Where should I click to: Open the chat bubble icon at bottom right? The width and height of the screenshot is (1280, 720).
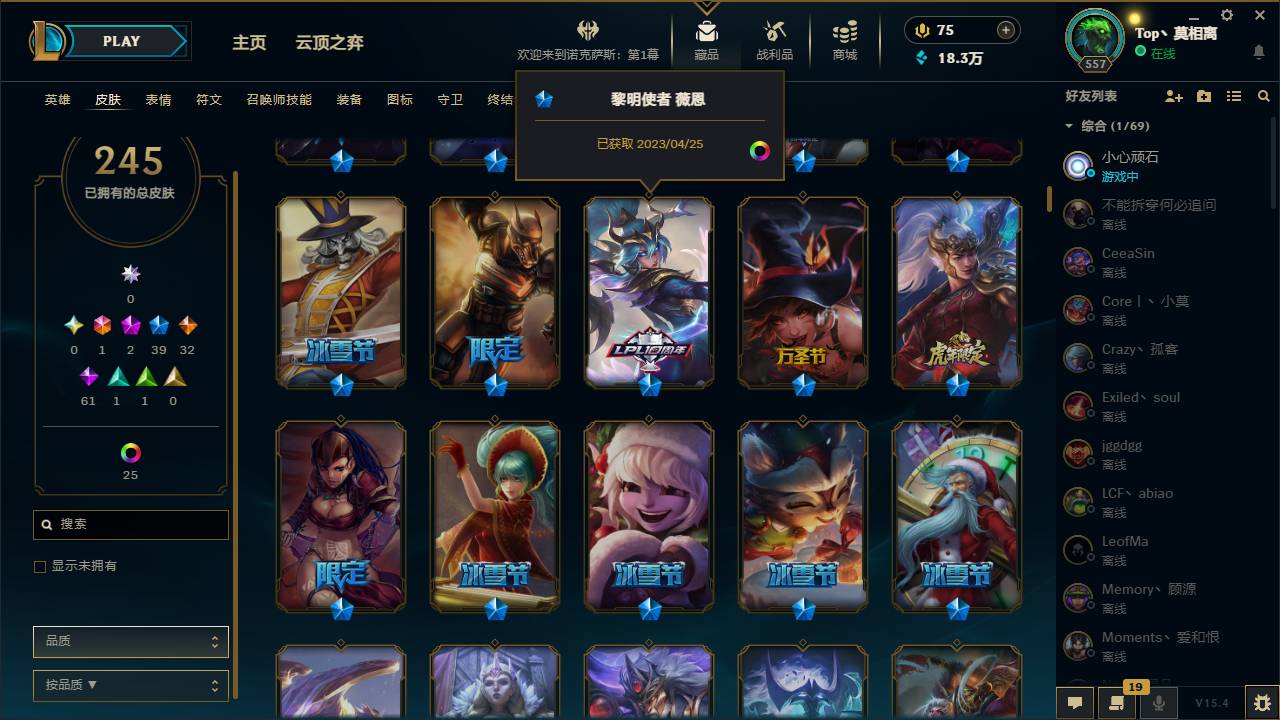tap(1074, 703)
